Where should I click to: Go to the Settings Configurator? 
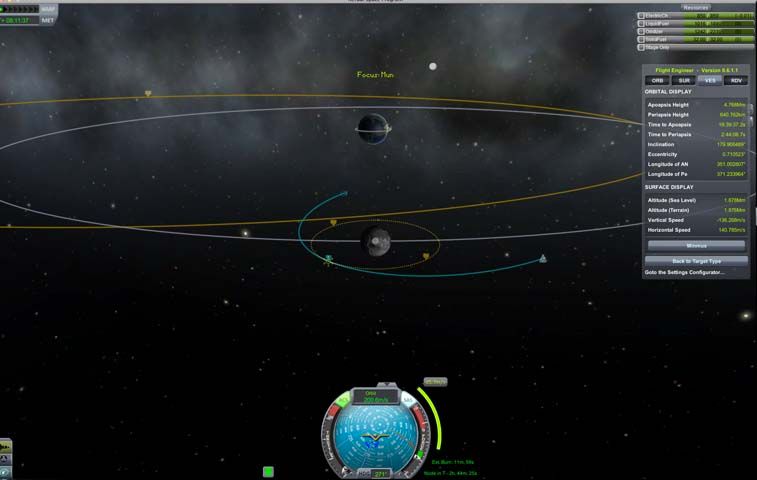[684, 272]
